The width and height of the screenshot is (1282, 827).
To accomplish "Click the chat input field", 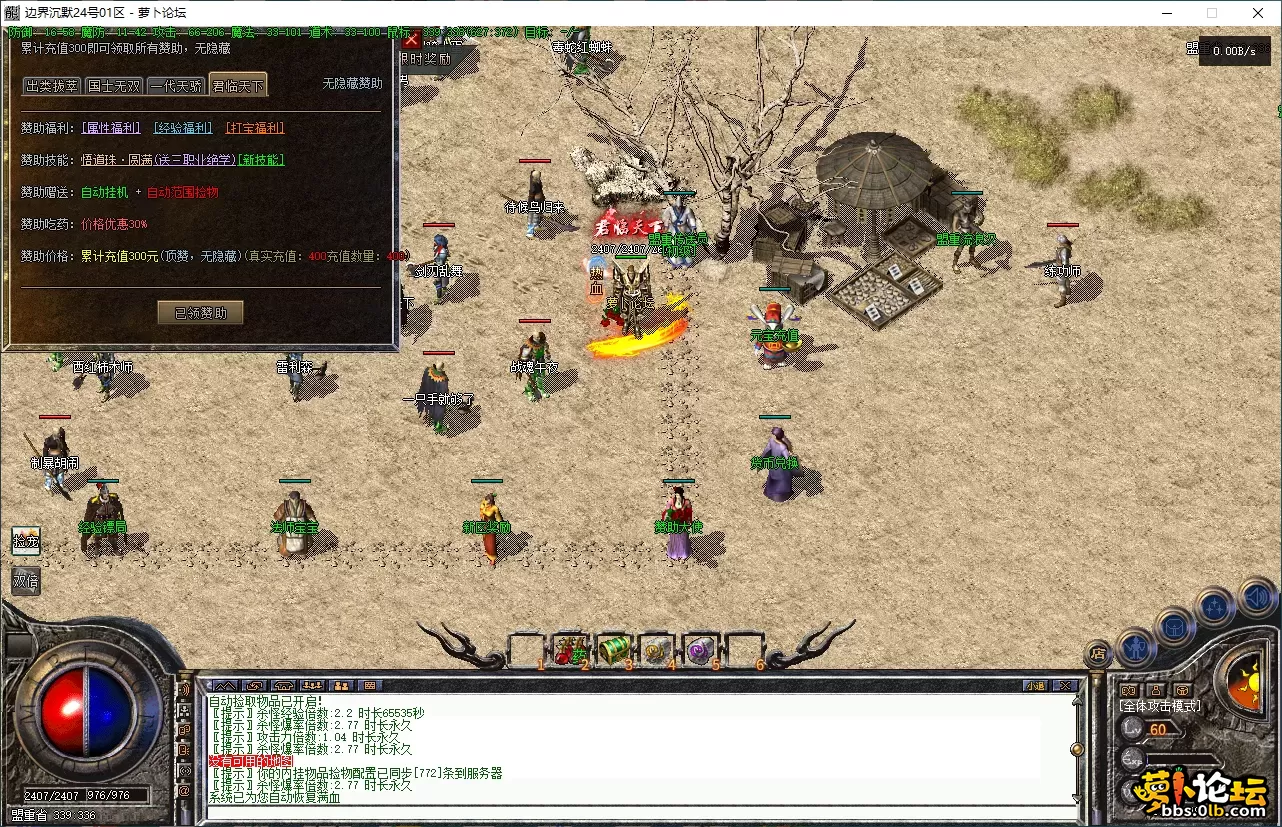I will 640,810.
